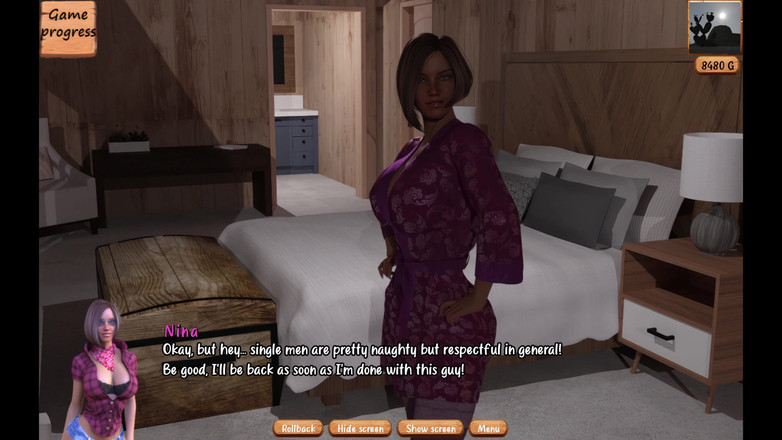
Task: Hide the screen interface
Action: [x=360, y=428]
